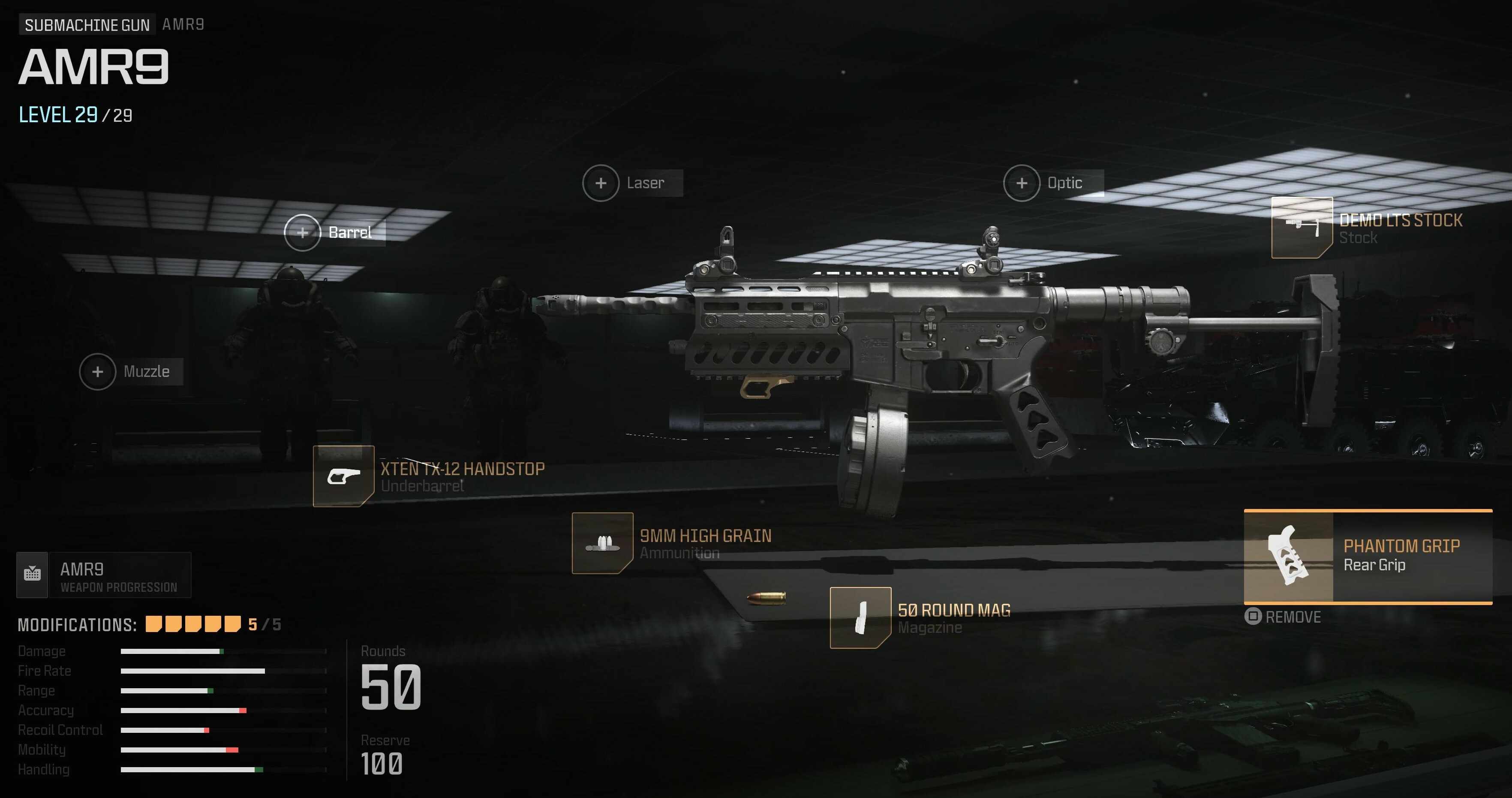Viewport: 1512px width, 798px height.
Task: Select the Phantom Grip rear grip
Action: click(1368, 556)
